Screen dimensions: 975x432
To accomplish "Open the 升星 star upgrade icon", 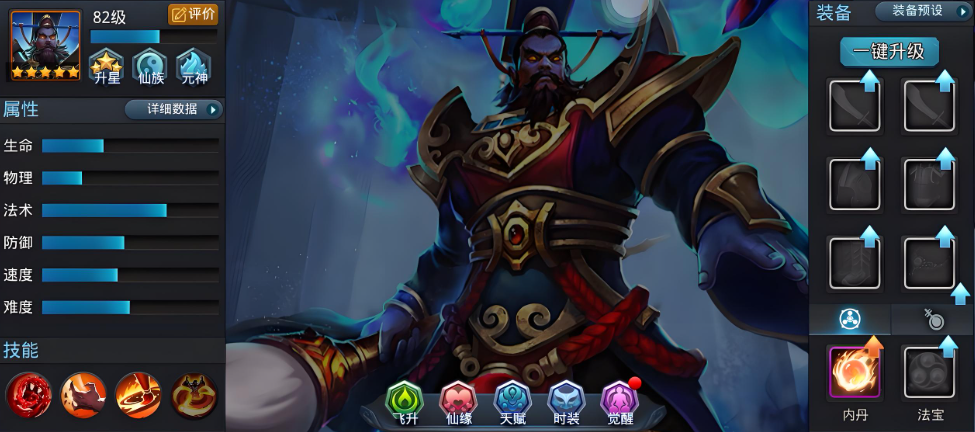I will point(106,67).
